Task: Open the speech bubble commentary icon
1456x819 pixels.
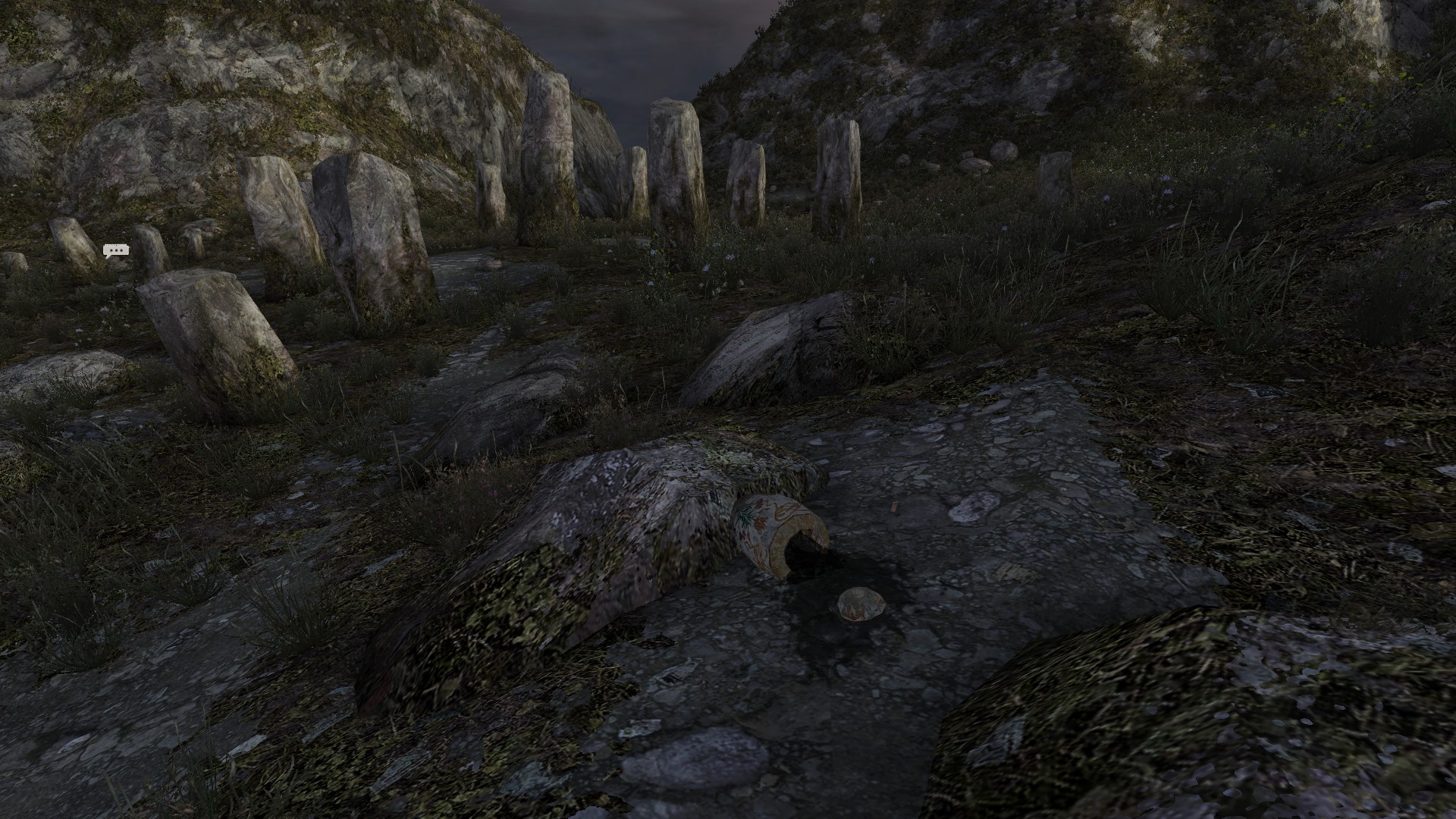Action: 116,250
